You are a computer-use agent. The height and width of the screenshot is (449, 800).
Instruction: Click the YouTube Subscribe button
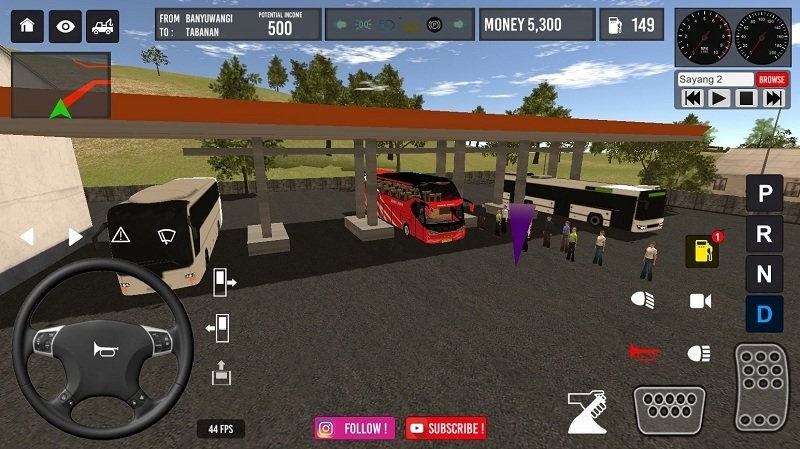click(x=446, y=428)
